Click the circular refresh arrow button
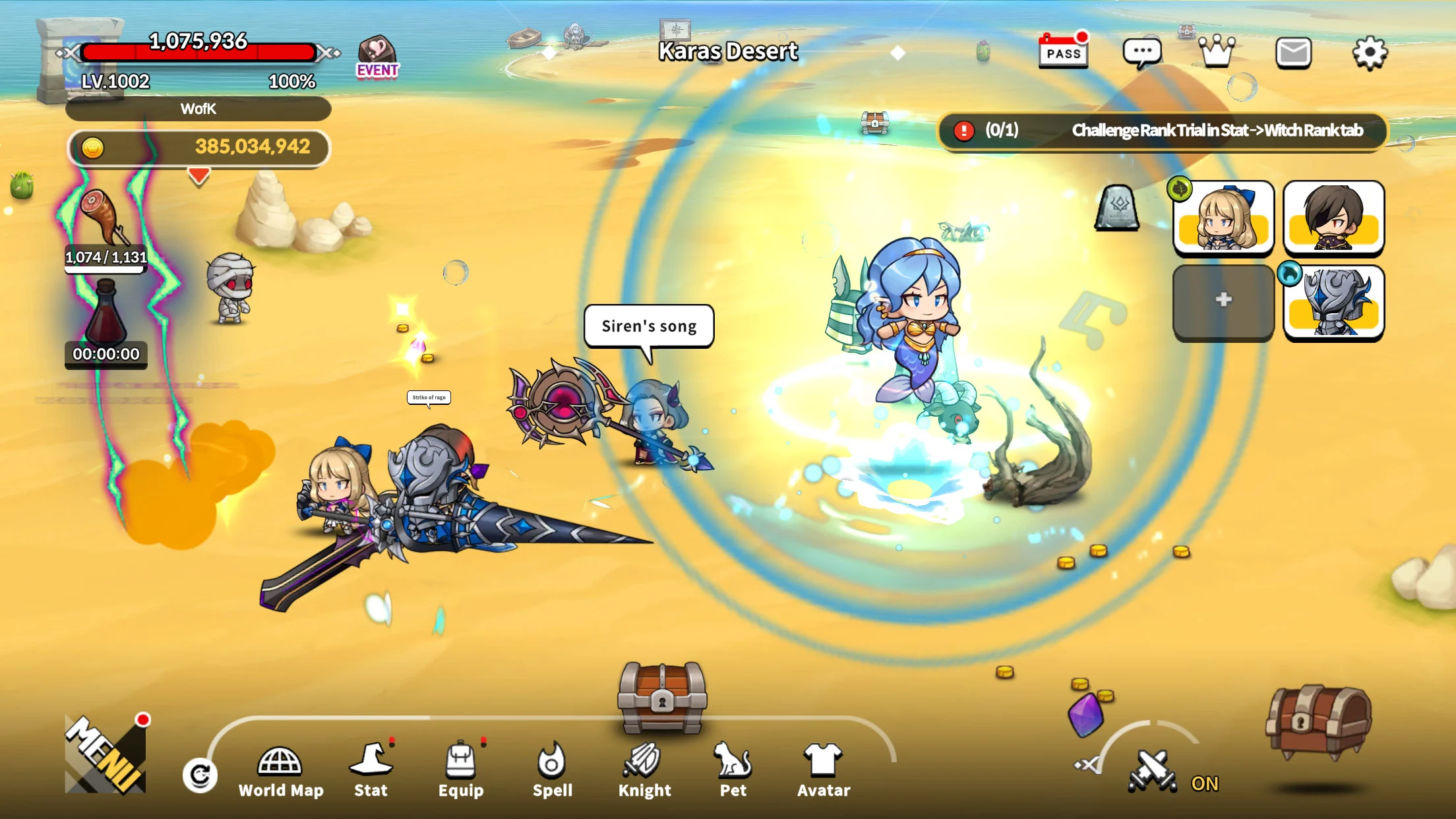The height and width of the screenshot is (819, 1456). pyautogui.click(x=200, y=775)
